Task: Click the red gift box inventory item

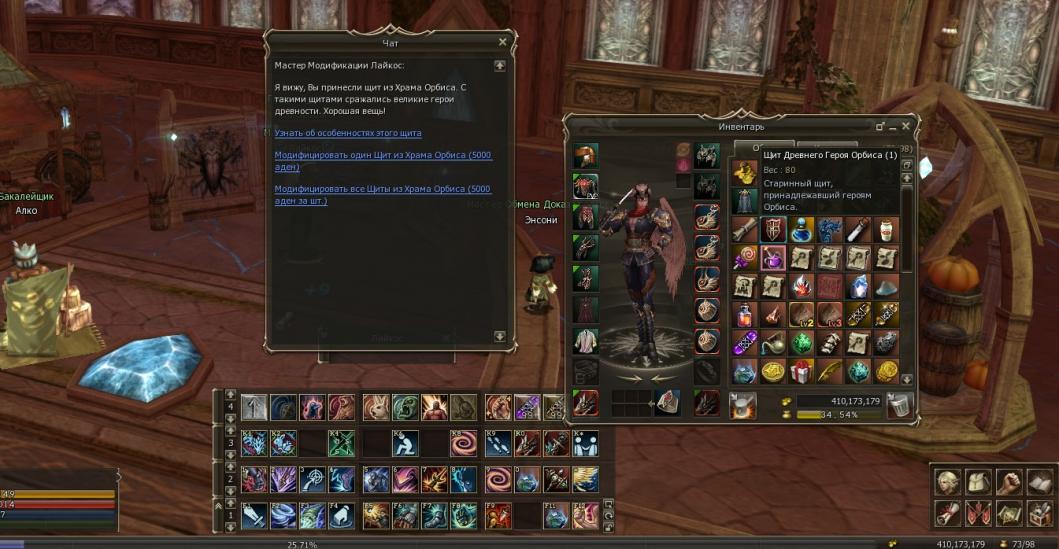Action: coord(801,372)
